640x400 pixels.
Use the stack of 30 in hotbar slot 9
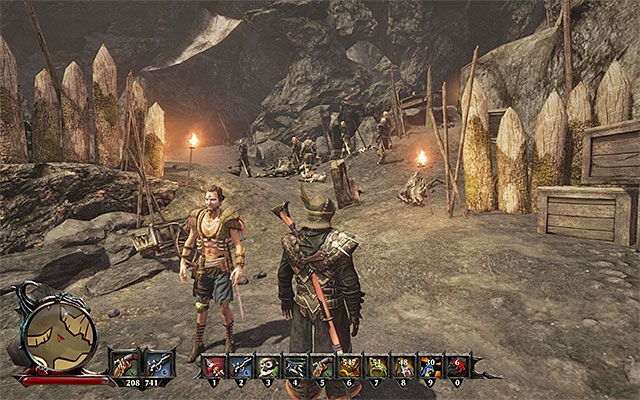pyautogui.click(x=430, y=366)
